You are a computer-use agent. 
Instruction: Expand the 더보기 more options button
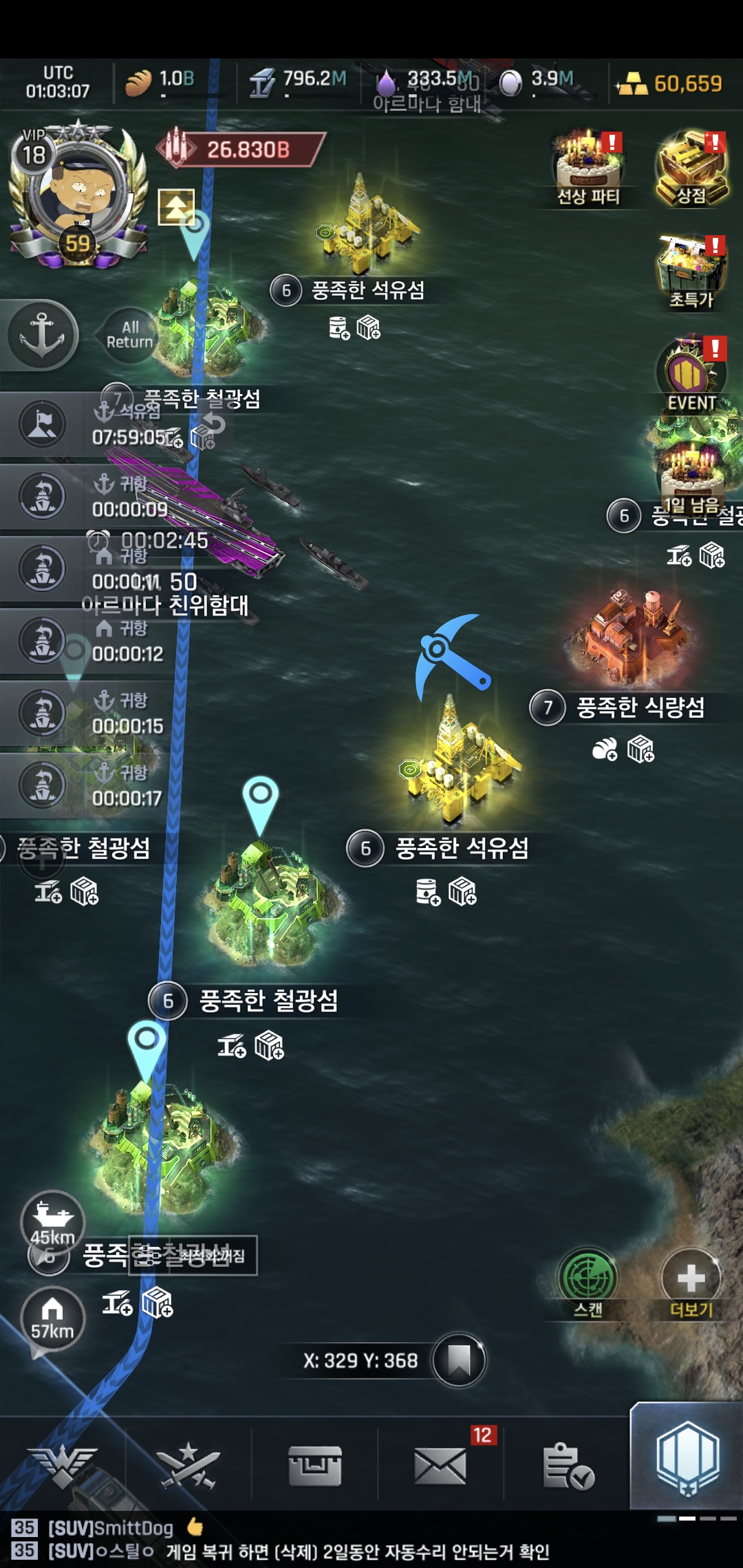[x=691, y=1283]
